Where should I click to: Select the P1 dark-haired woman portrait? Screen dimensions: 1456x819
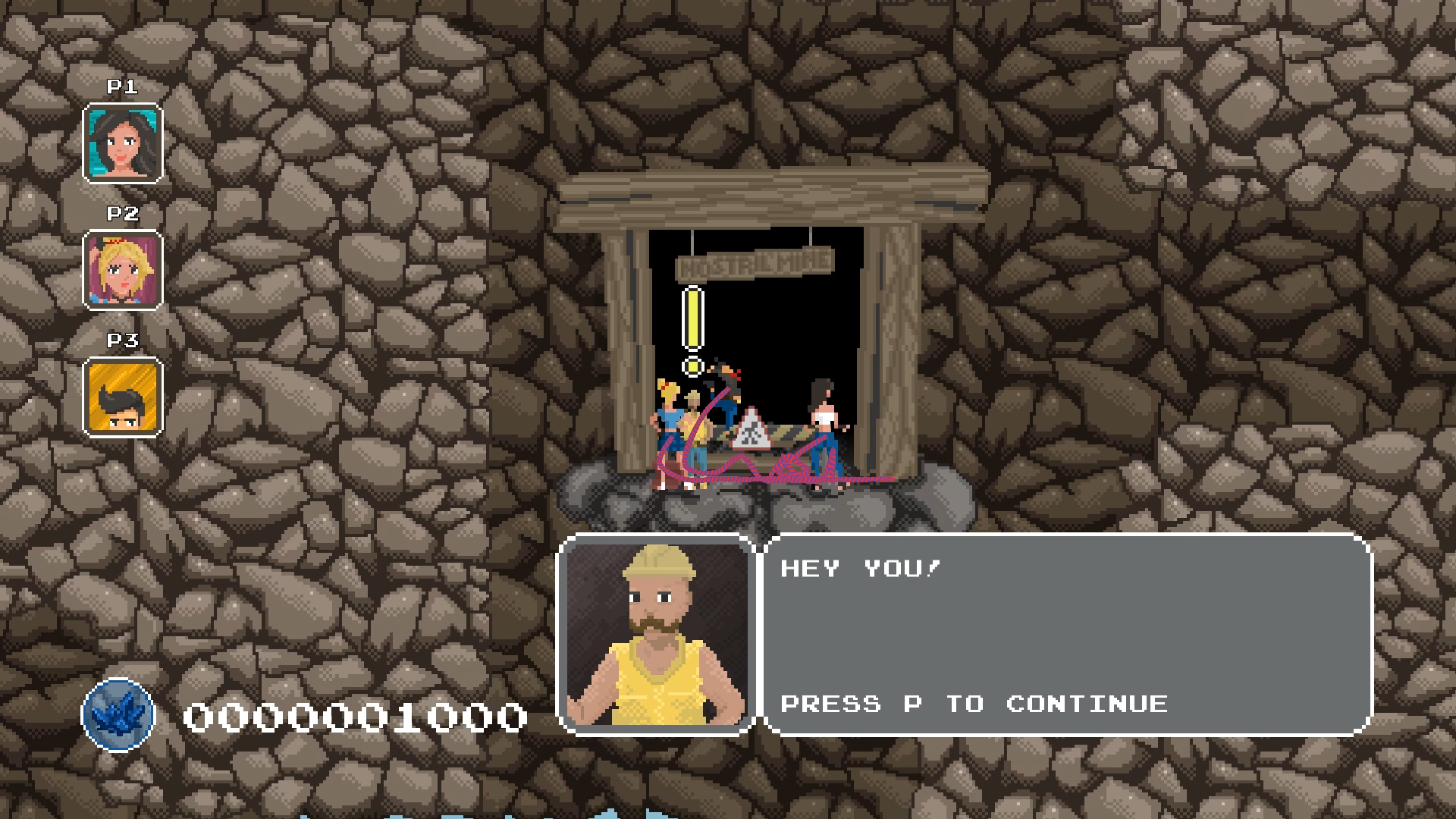(122, 144)
